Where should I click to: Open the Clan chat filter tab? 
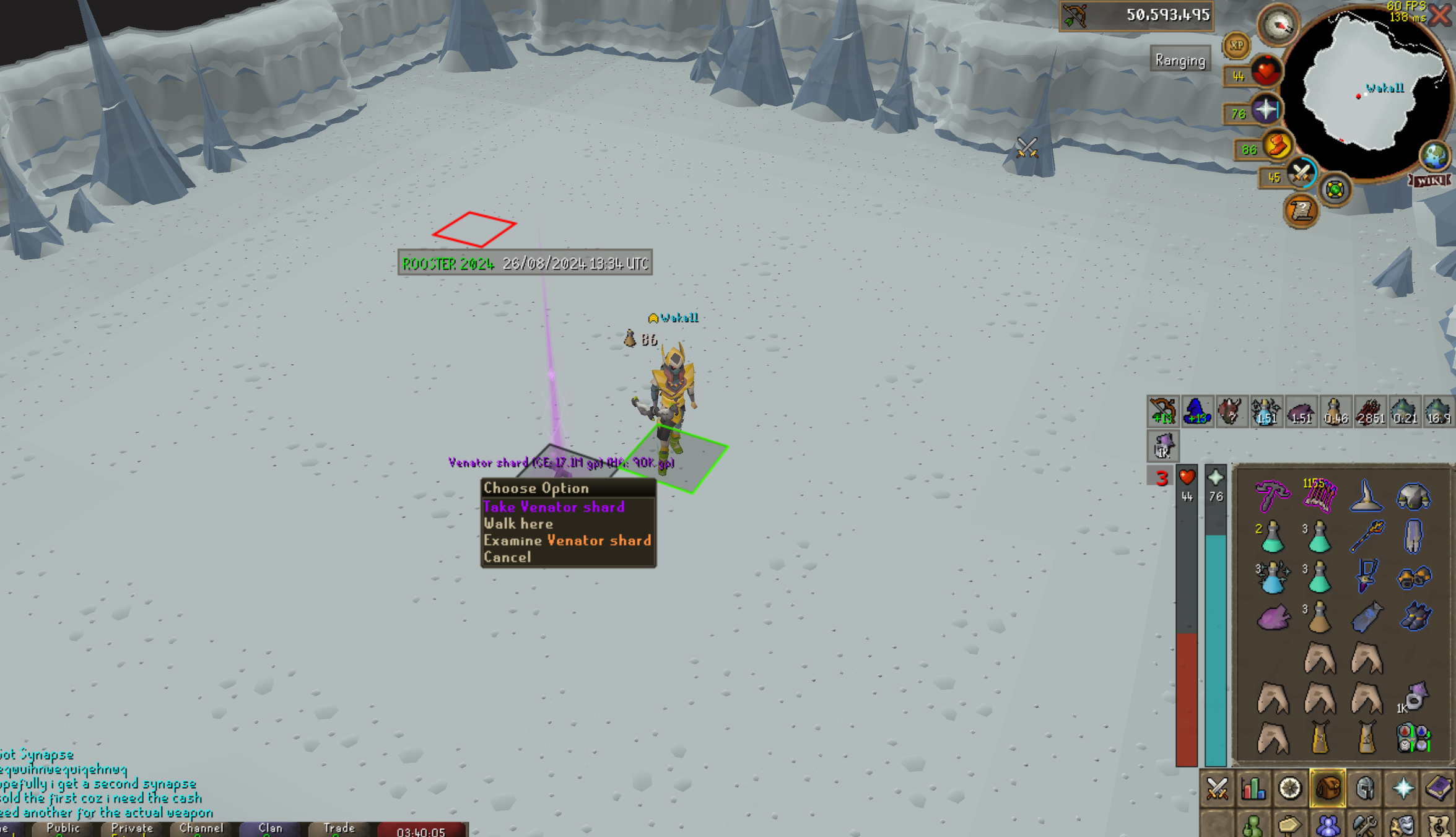point(271,828)
